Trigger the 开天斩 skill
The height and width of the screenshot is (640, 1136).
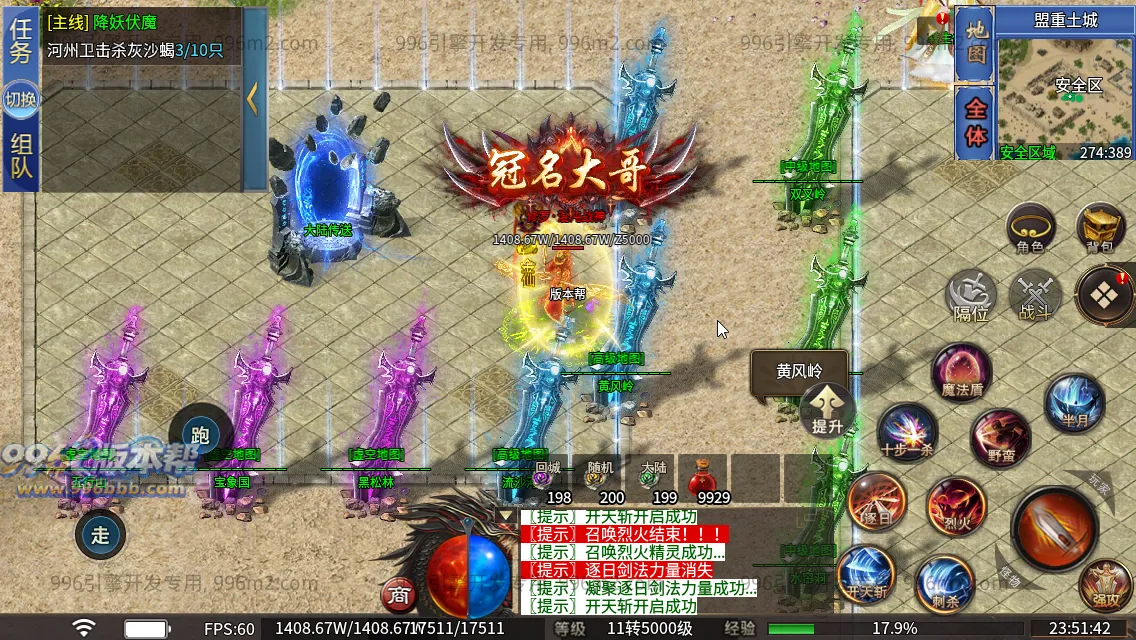pos(866,575)
